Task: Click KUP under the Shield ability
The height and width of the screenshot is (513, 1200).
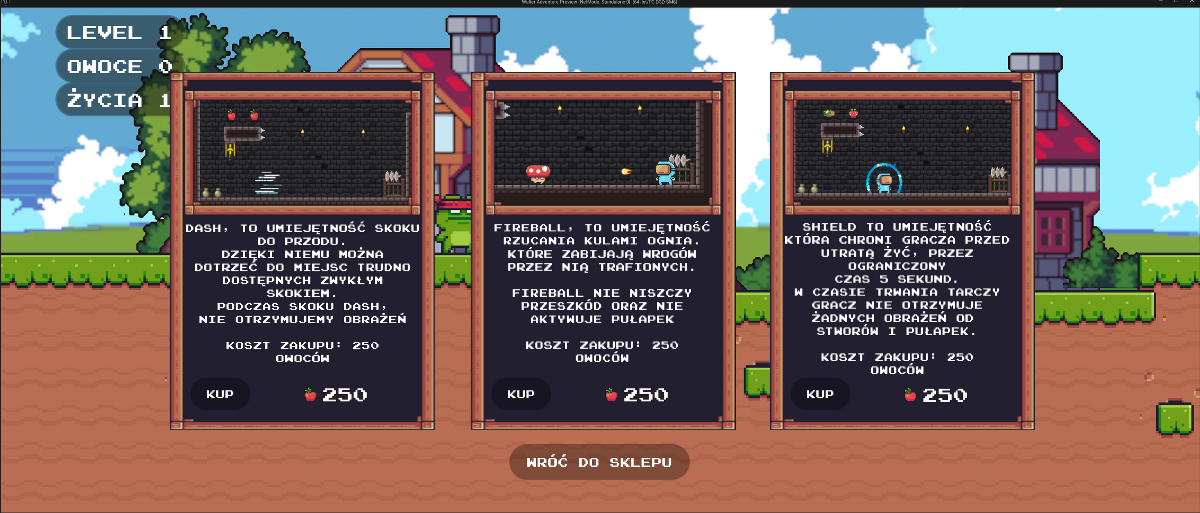Action: coord(820,394)
